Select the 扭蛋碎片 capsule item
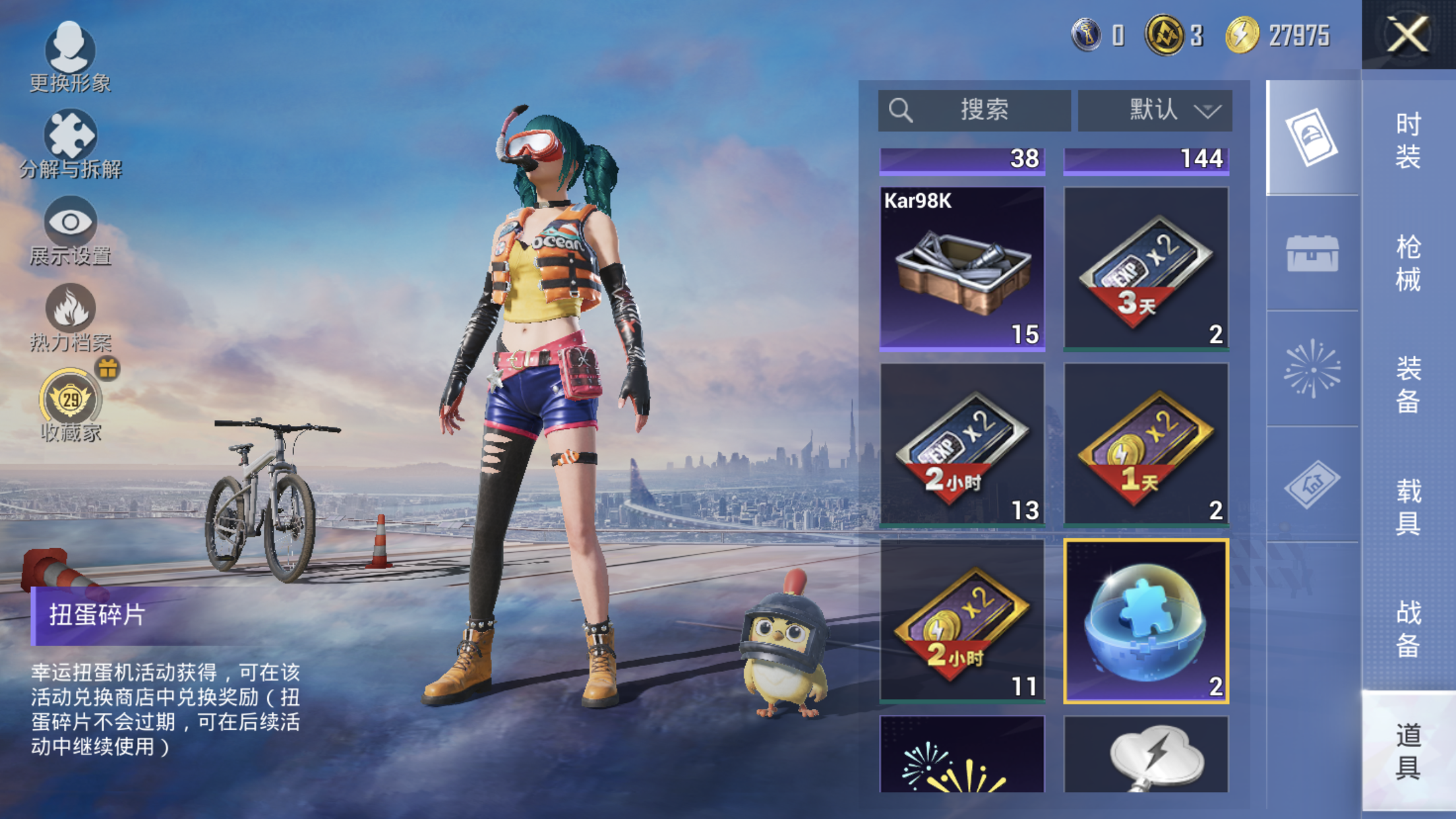 coord(1146,621)
